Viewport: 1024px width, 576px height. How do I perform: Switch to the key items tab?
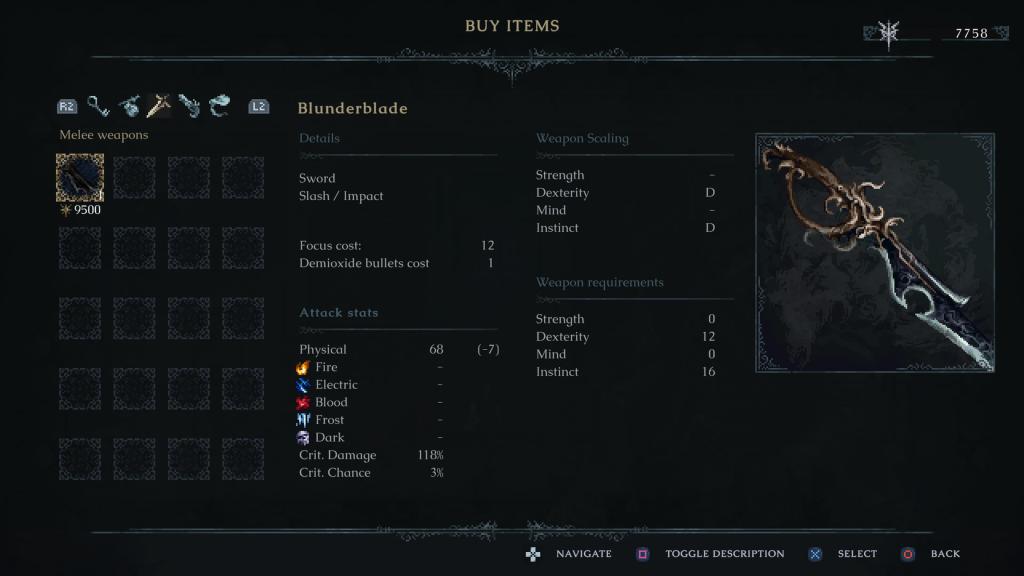(x=97, y=105)
